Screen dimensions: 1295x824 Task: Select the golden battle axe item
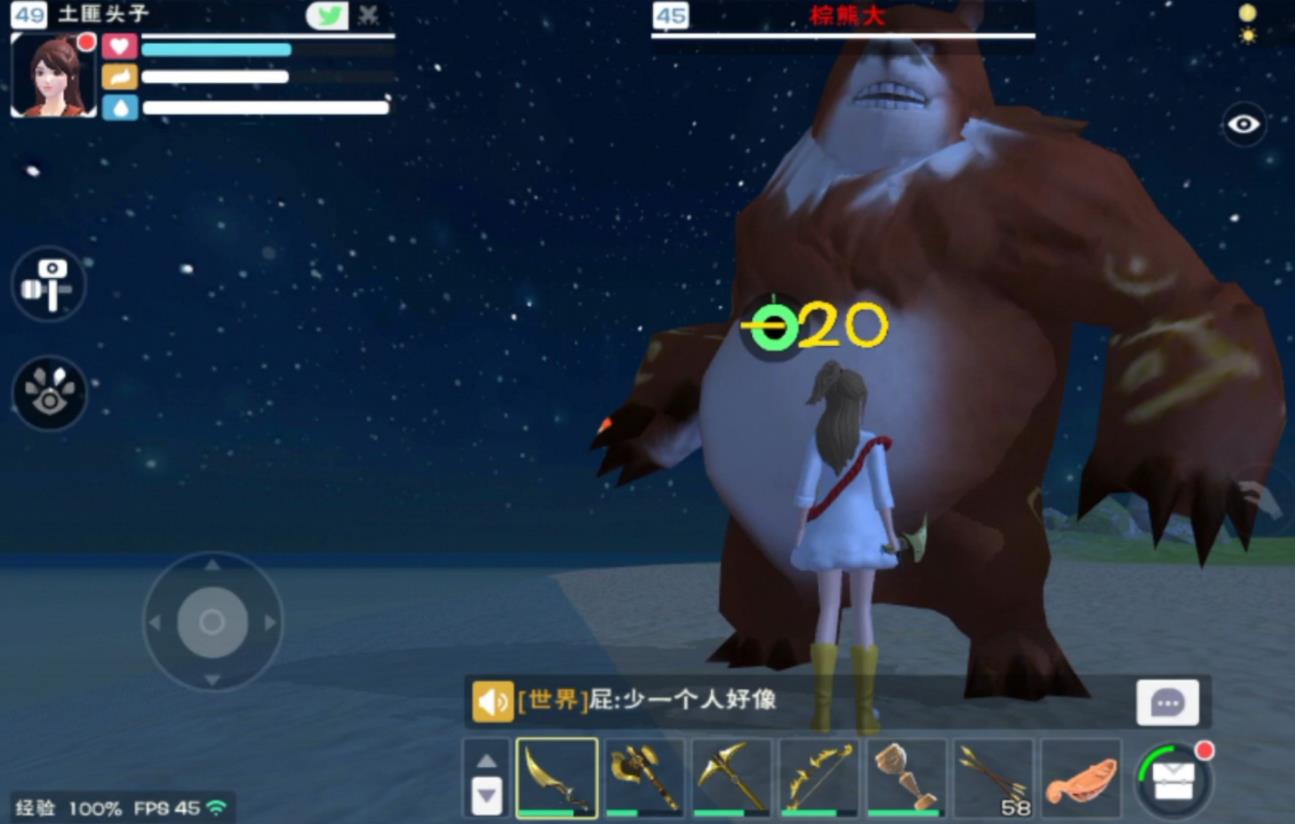point(643,777)
